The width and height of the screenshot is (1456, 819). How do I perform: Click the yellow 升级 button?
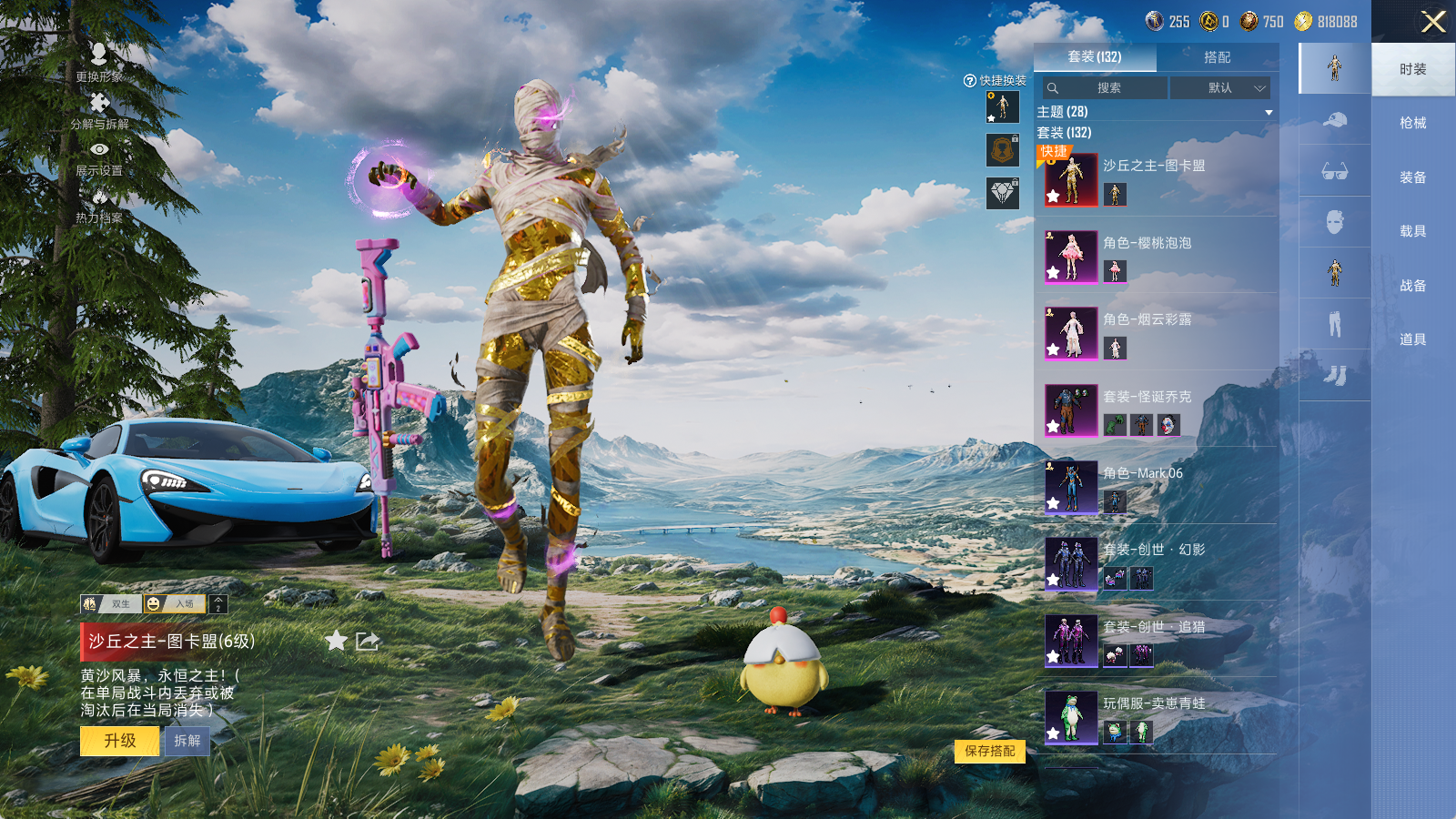pos(119,741)
